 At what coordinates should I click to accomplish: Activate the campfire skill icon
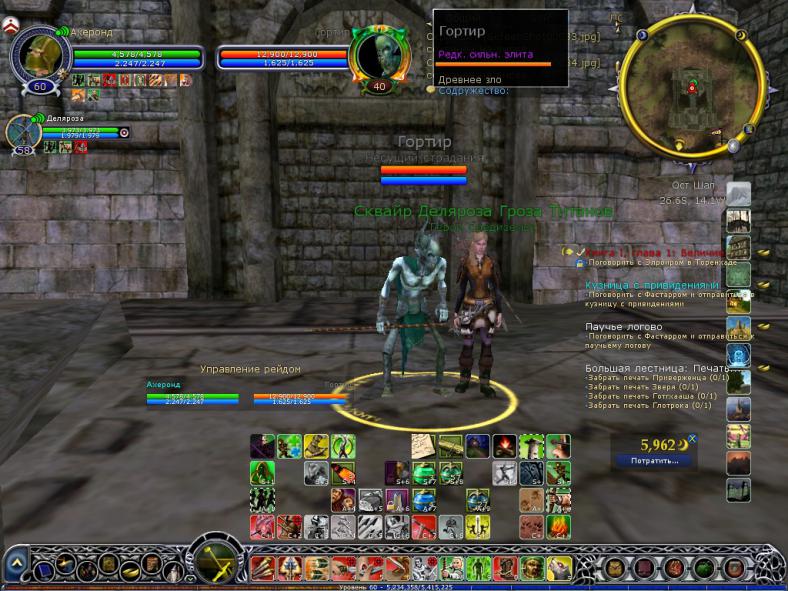click(504, 446)
